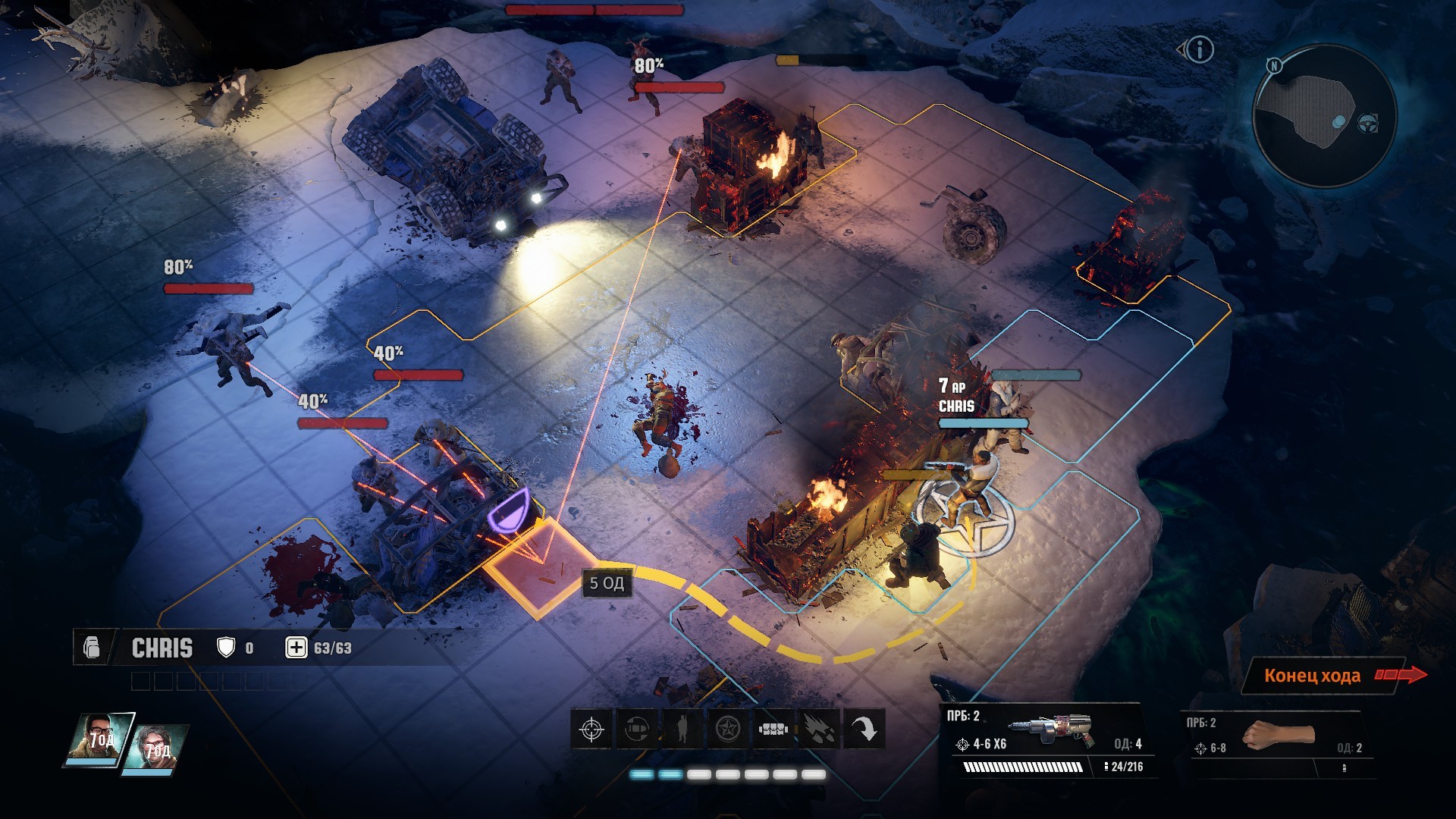Use the triple-armor defend ability
Image resolution: width=1456 pixels, height=819 pixels.
(x=773, y=730)
